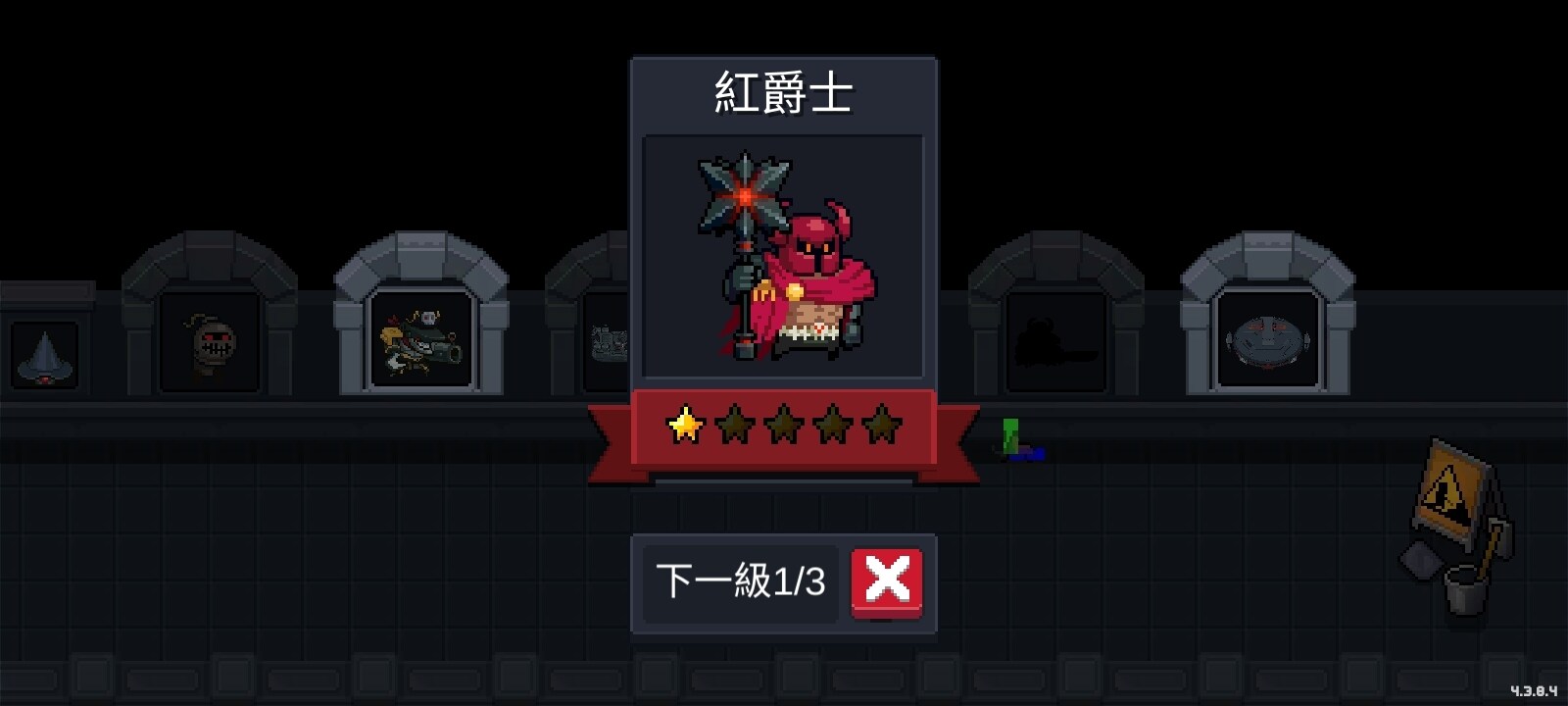This screenshot has height=706, width=1568.
Task: Close the boss card with the red X
Action: tap(887, 580)
